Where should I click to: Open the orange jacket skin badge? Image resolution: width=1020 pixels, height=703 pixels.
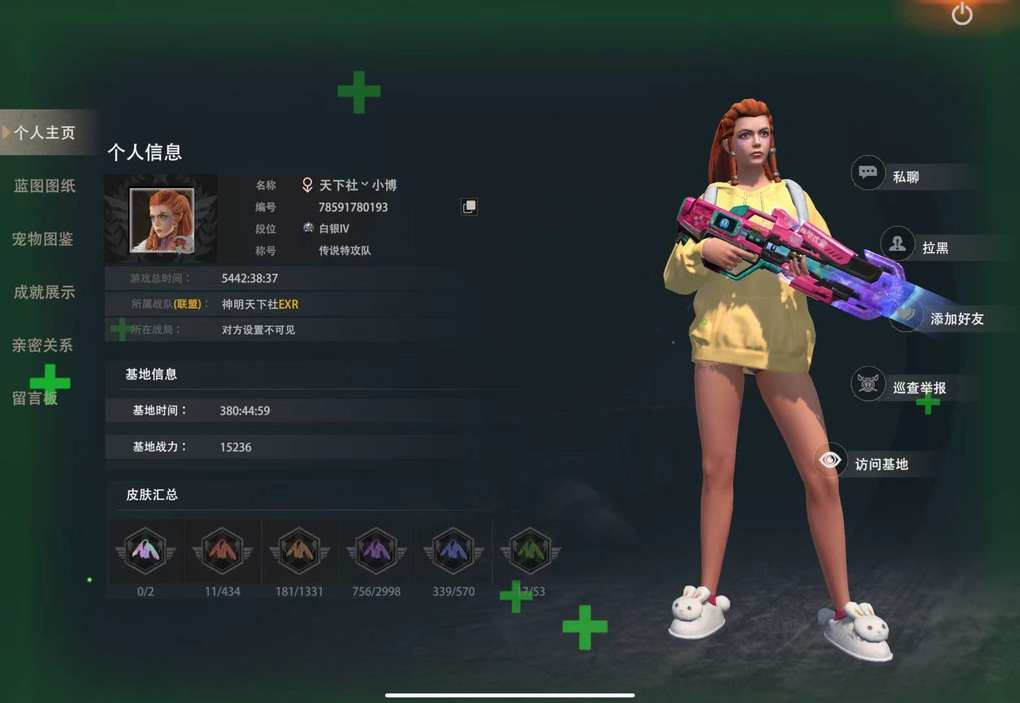(299, 550)
